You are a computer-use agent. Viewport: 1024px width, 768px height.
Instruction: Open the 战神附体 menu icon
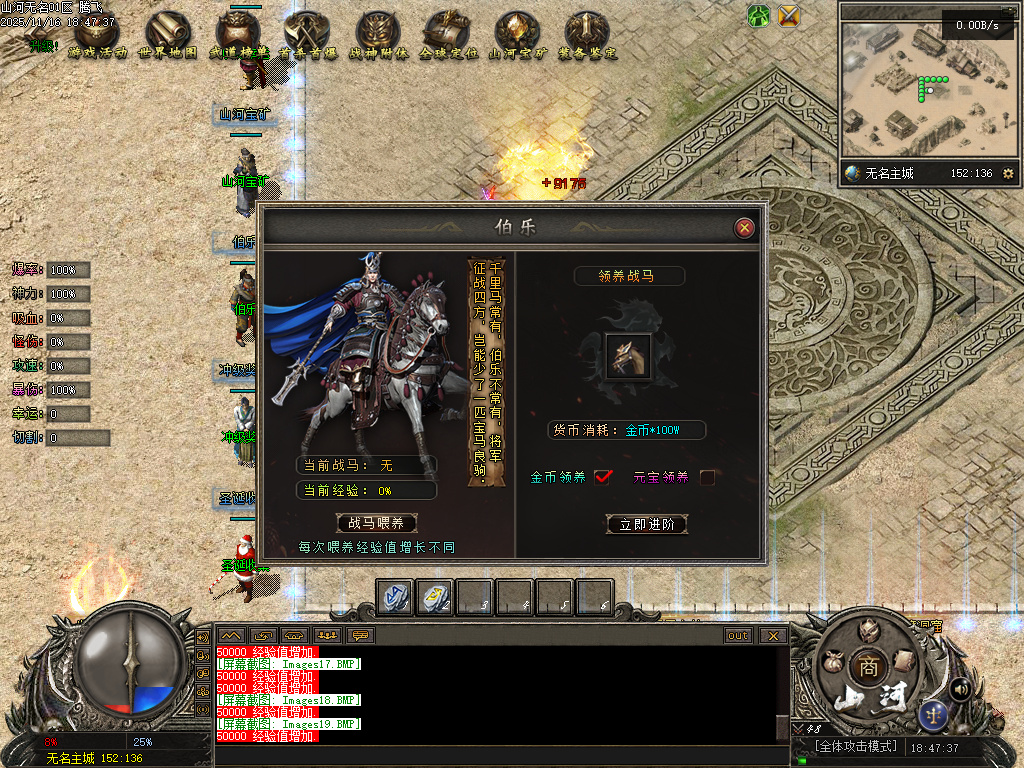pyautogui.click(x=377, y=33)
